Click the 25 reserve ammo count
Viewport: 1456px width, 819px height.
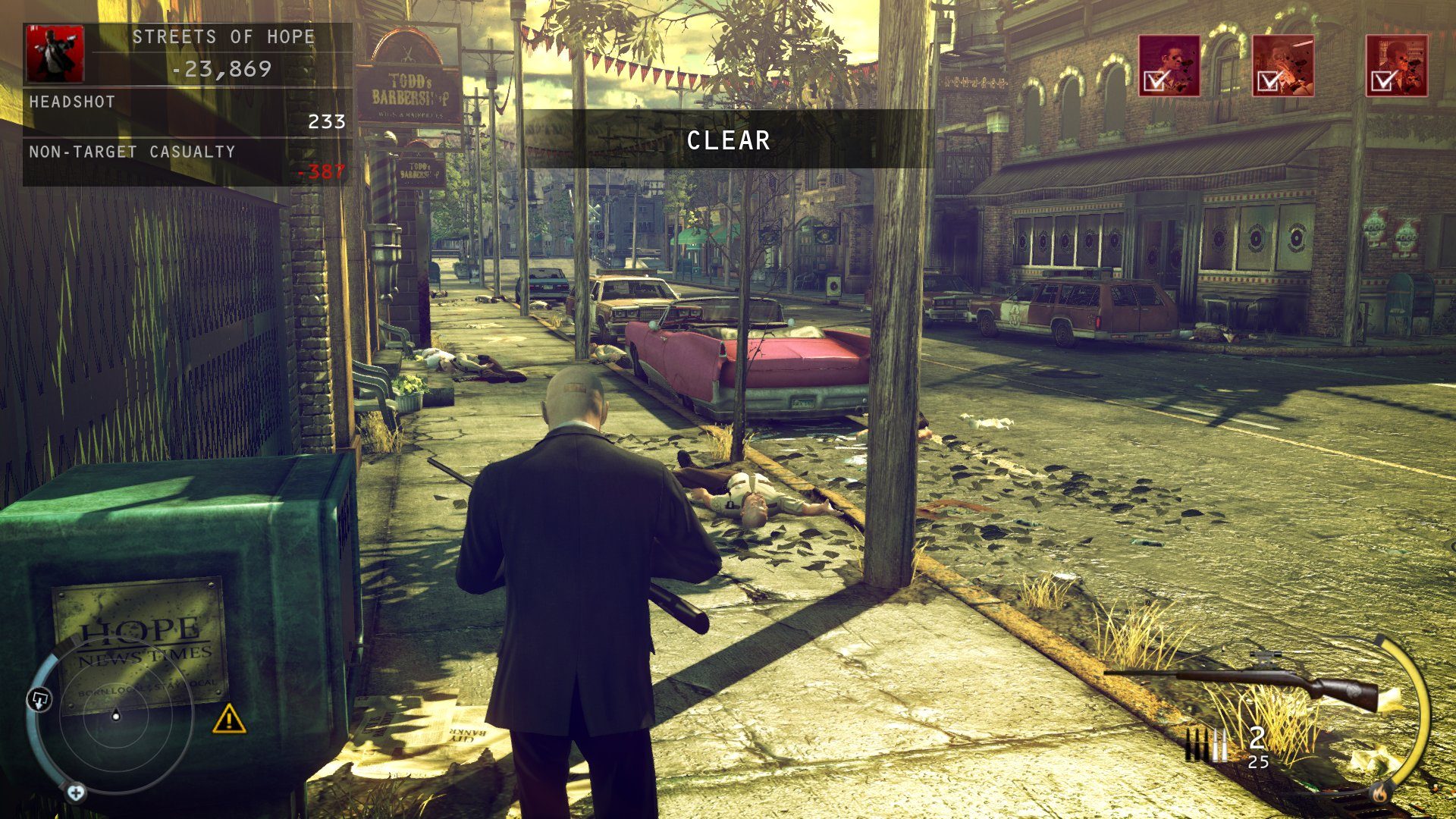(x=1258, y=763)
